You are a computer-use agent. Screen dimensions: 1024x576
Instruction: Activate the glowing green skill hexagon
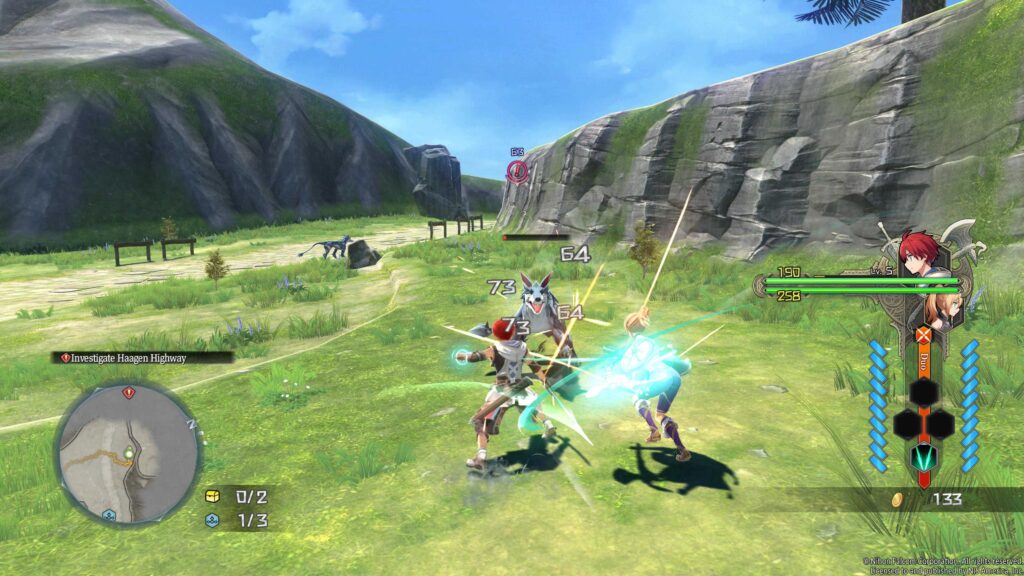tap(922, 457)
